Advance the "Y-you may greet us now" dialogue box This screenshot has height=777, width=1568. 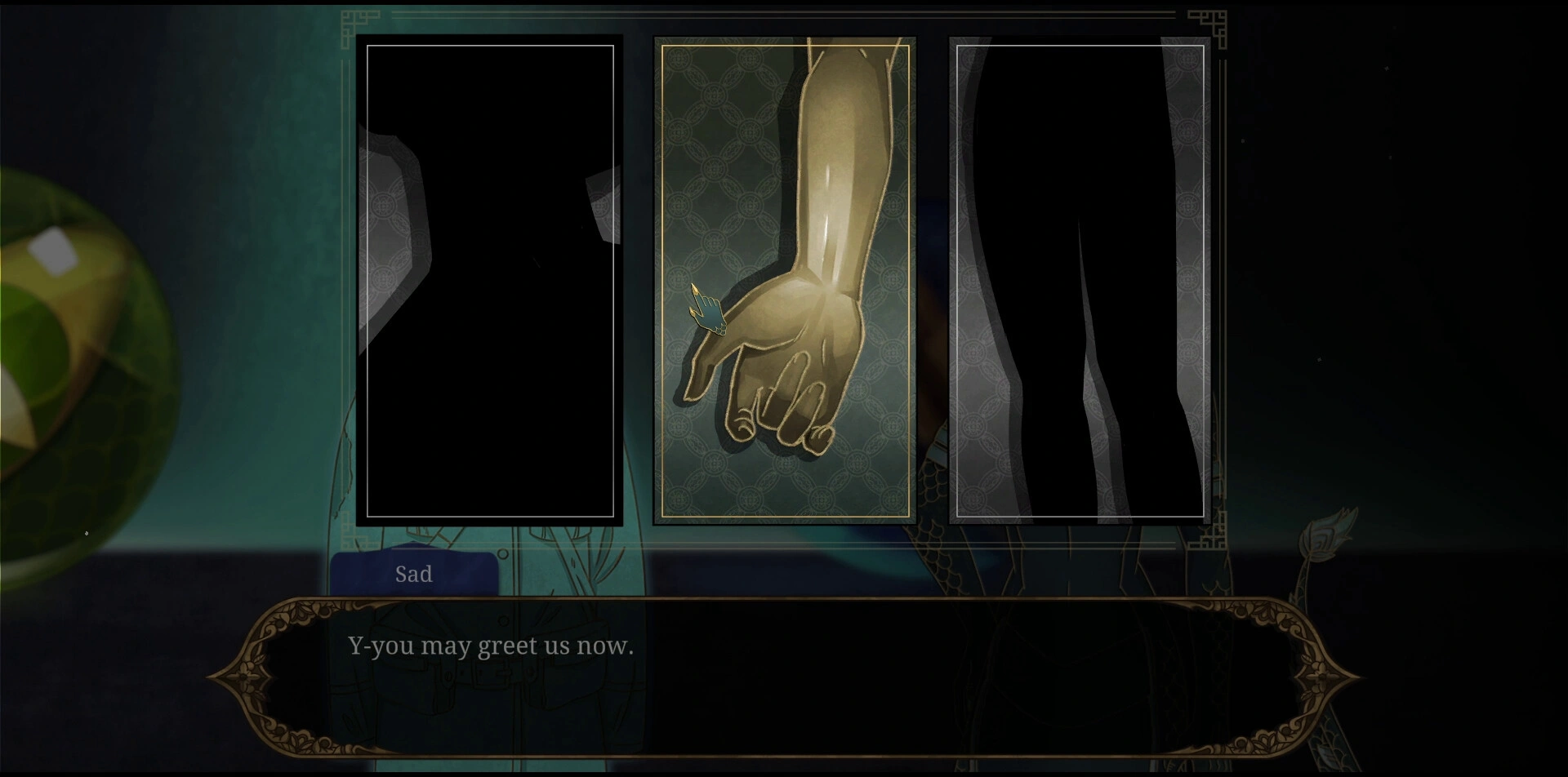click(x=784, y=676)
